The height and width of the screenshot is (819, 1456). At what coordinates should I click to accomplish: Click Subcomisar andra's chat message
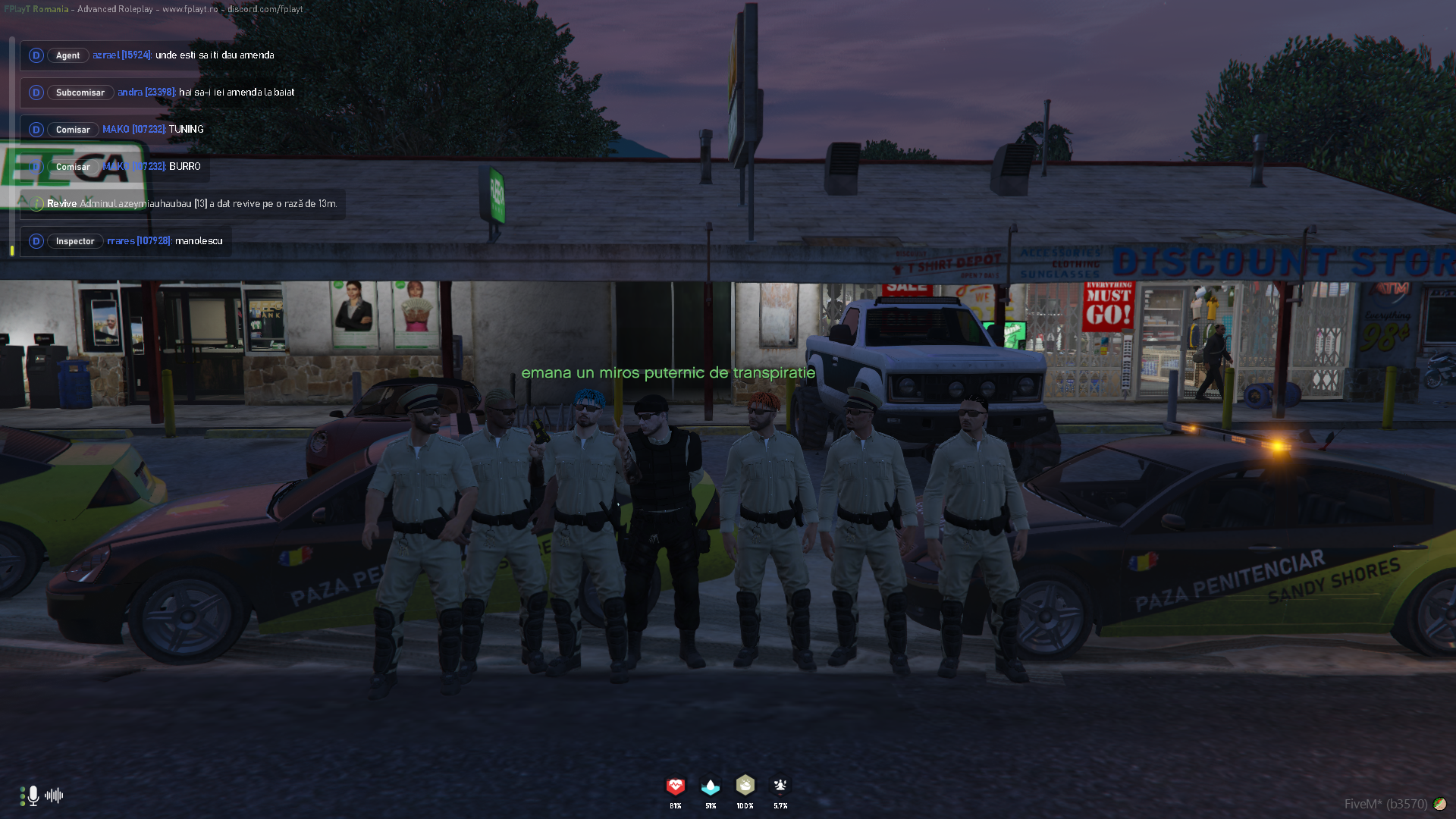pos(236,93)
